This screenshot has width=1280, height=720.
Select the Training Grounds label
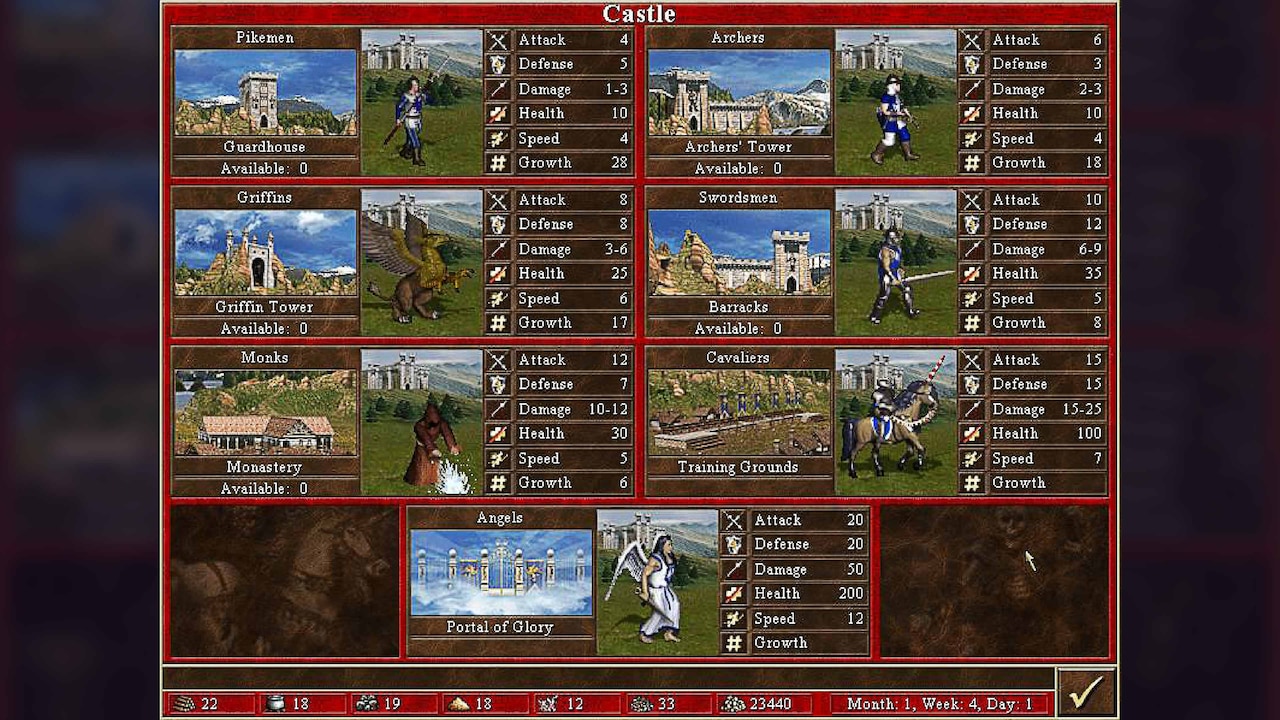click(x=739, y=467)
